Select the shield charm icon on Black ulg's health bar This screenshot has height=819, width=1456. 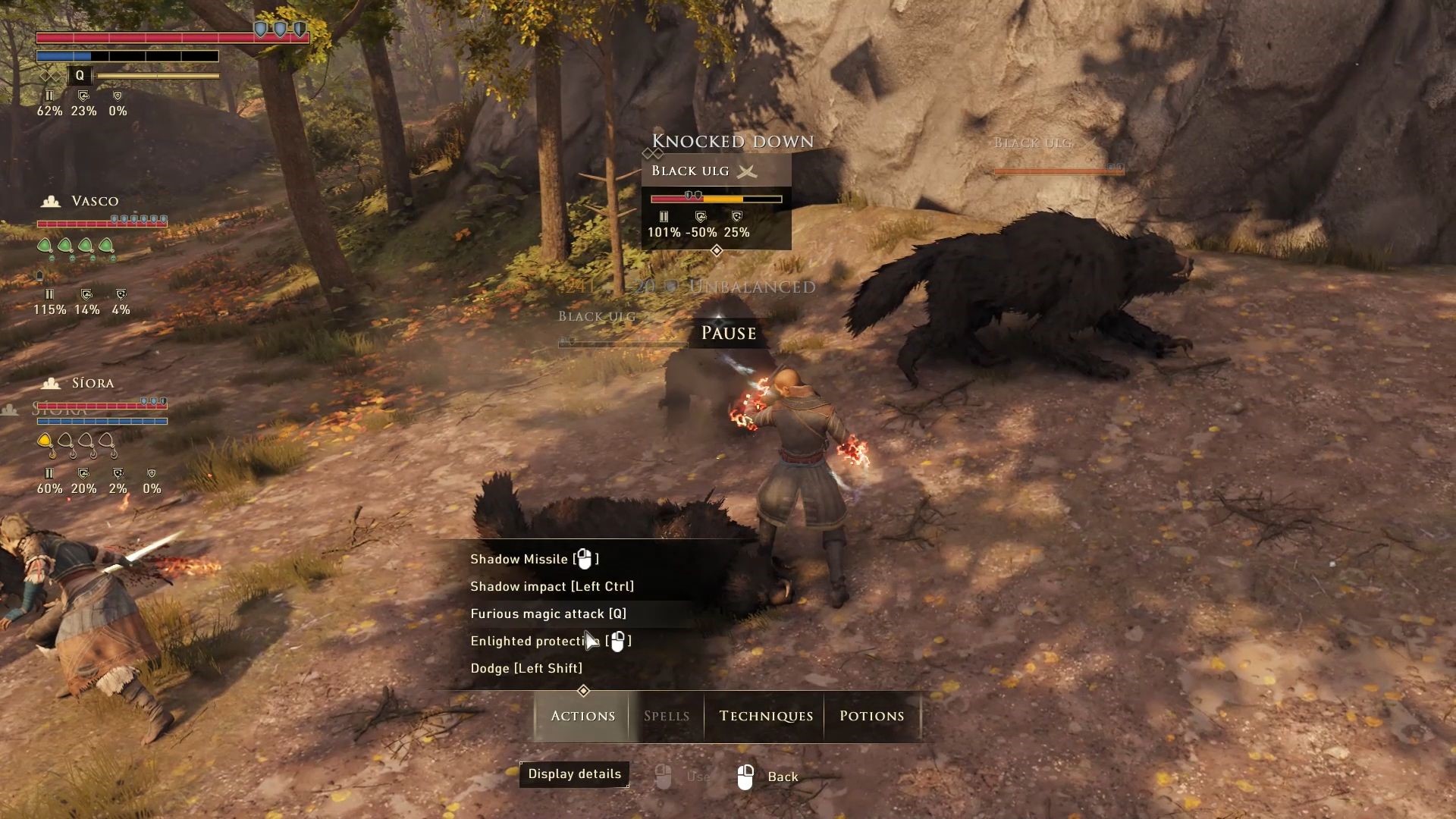pos(690,195)
